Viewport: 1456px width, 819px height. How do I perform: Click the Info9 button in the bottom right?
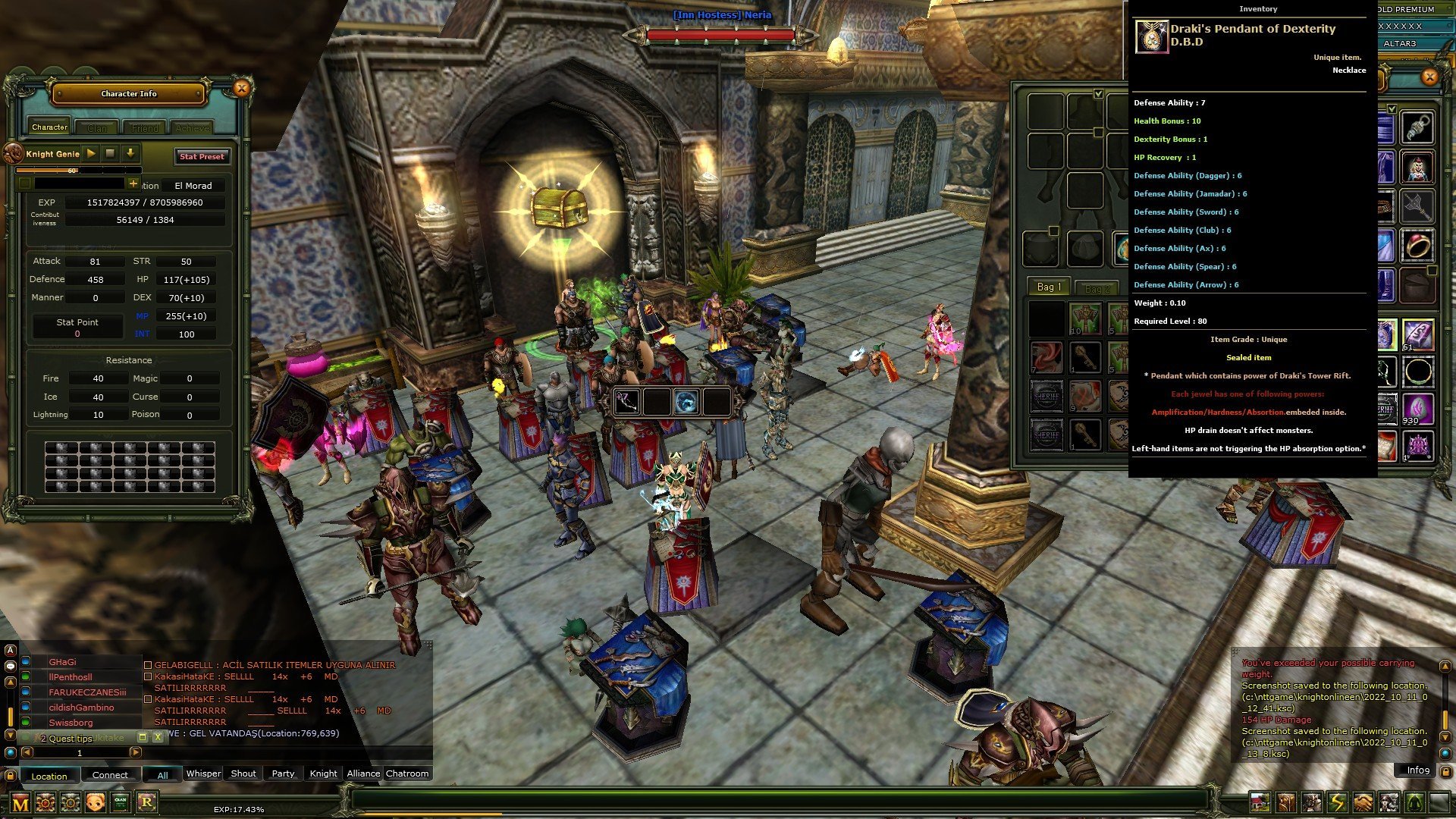(x=1417, y=770)
